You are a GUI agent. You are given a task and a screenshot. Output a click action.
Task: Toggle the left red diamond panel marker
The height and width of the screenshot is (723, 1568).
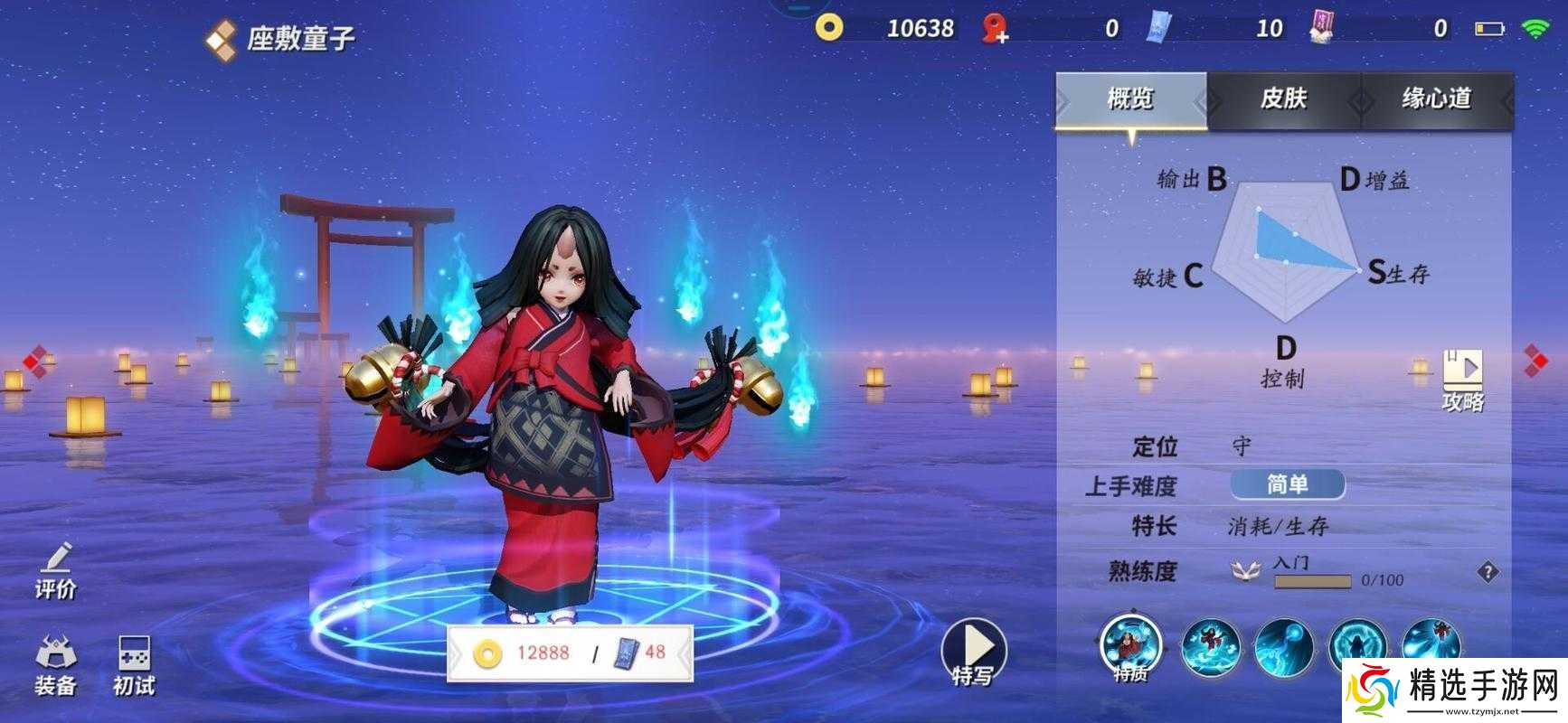[x=34, y=363]
